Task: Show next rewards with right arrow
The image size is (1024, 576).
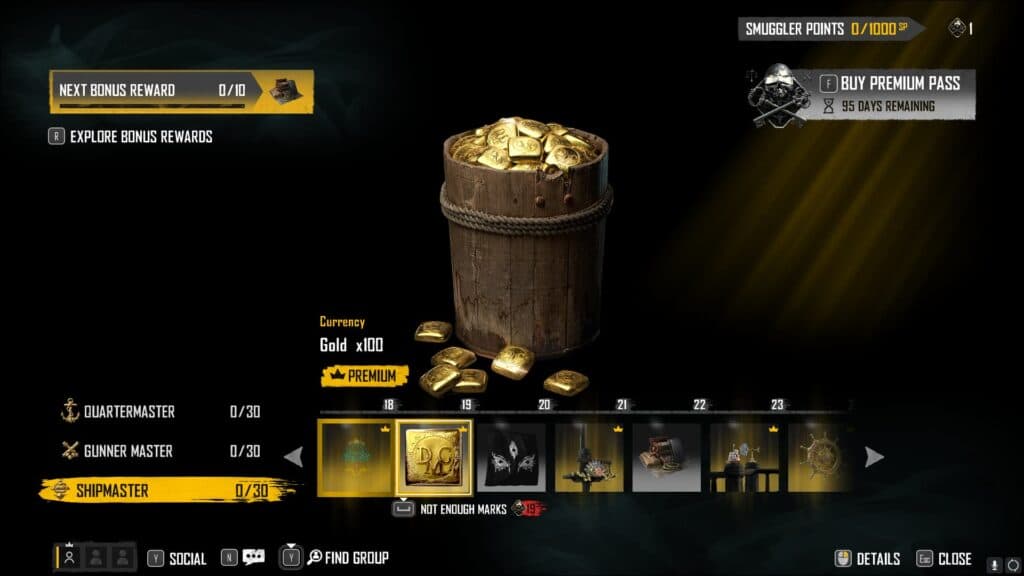Action: point(874,457)
